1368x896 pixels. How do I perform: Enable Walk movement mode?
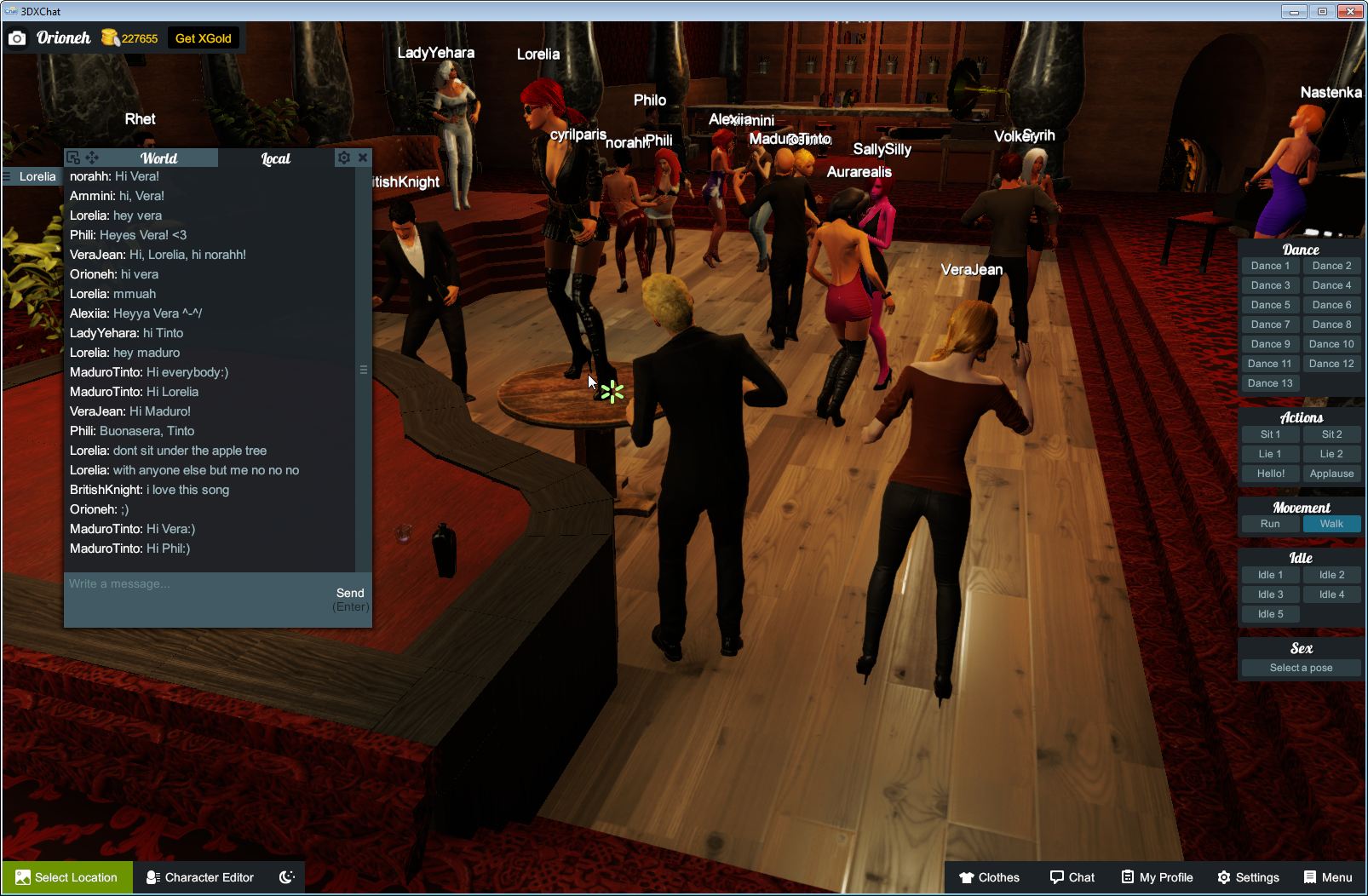pos(1331,524)
